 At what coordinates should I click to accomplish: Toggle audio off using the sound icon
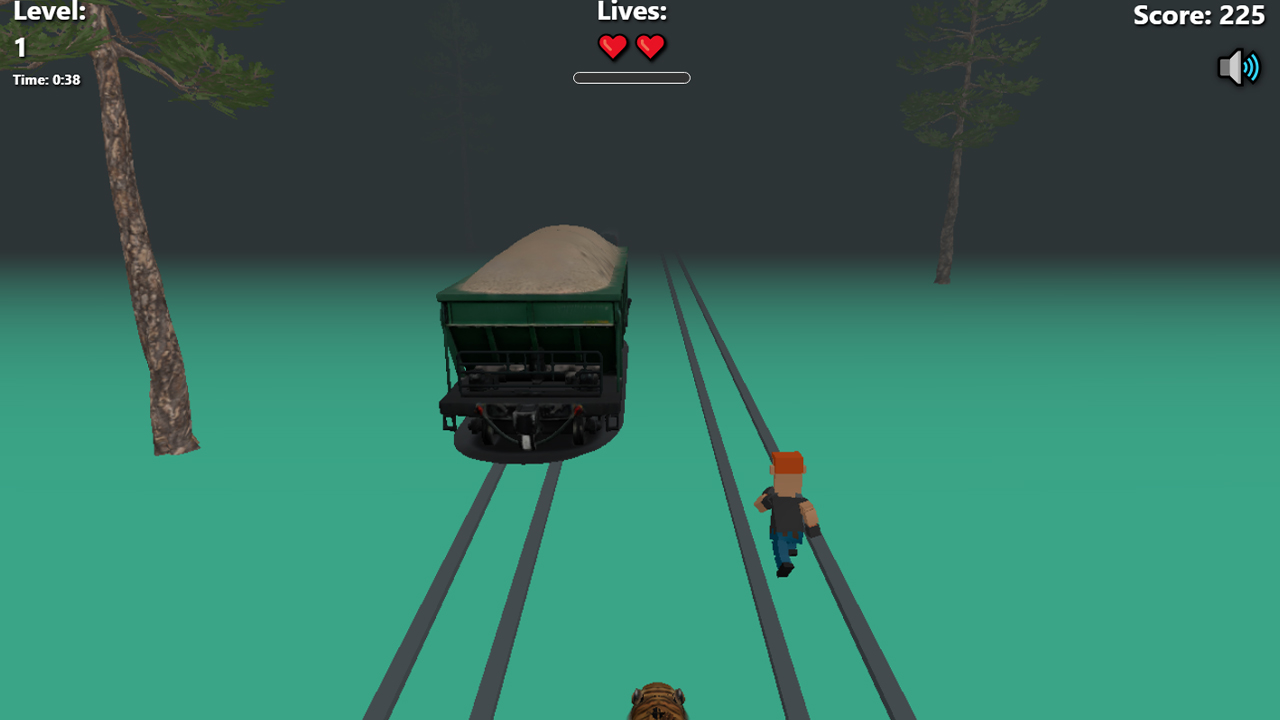tap(1239, 67)
